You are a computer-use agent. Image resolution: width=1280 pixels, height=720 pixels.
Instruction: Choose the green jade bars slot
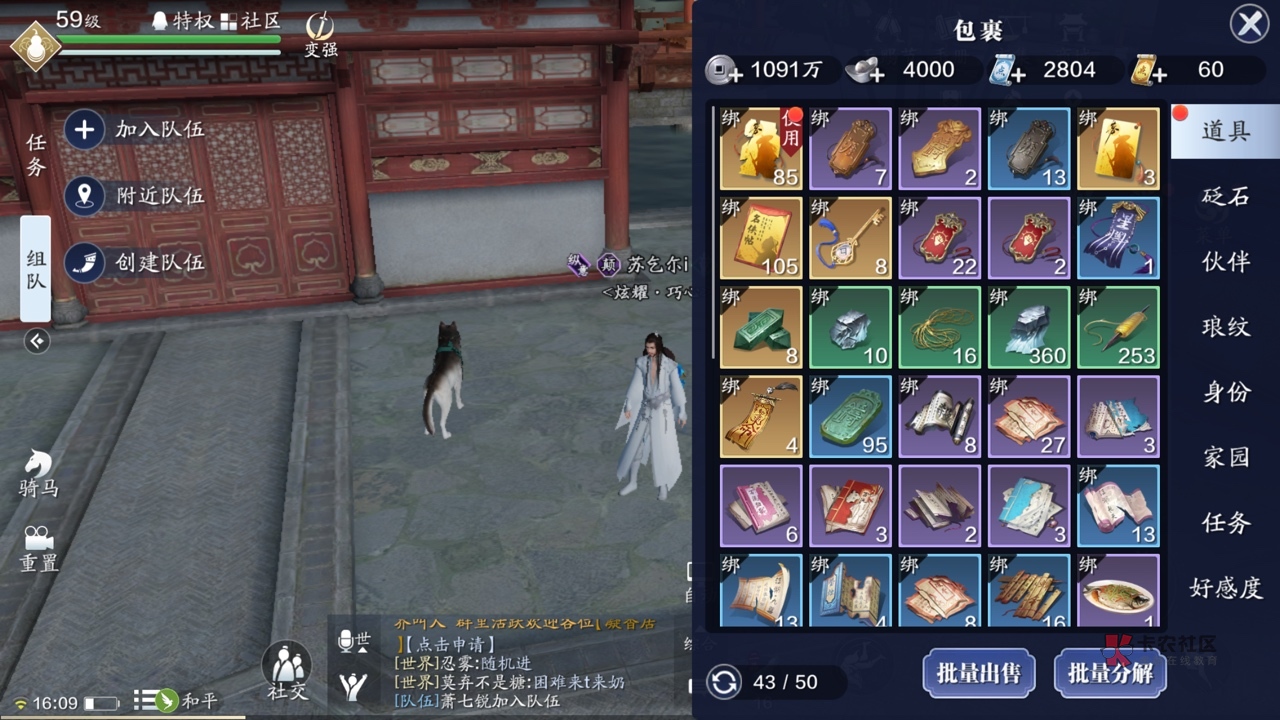pos(761,327)
